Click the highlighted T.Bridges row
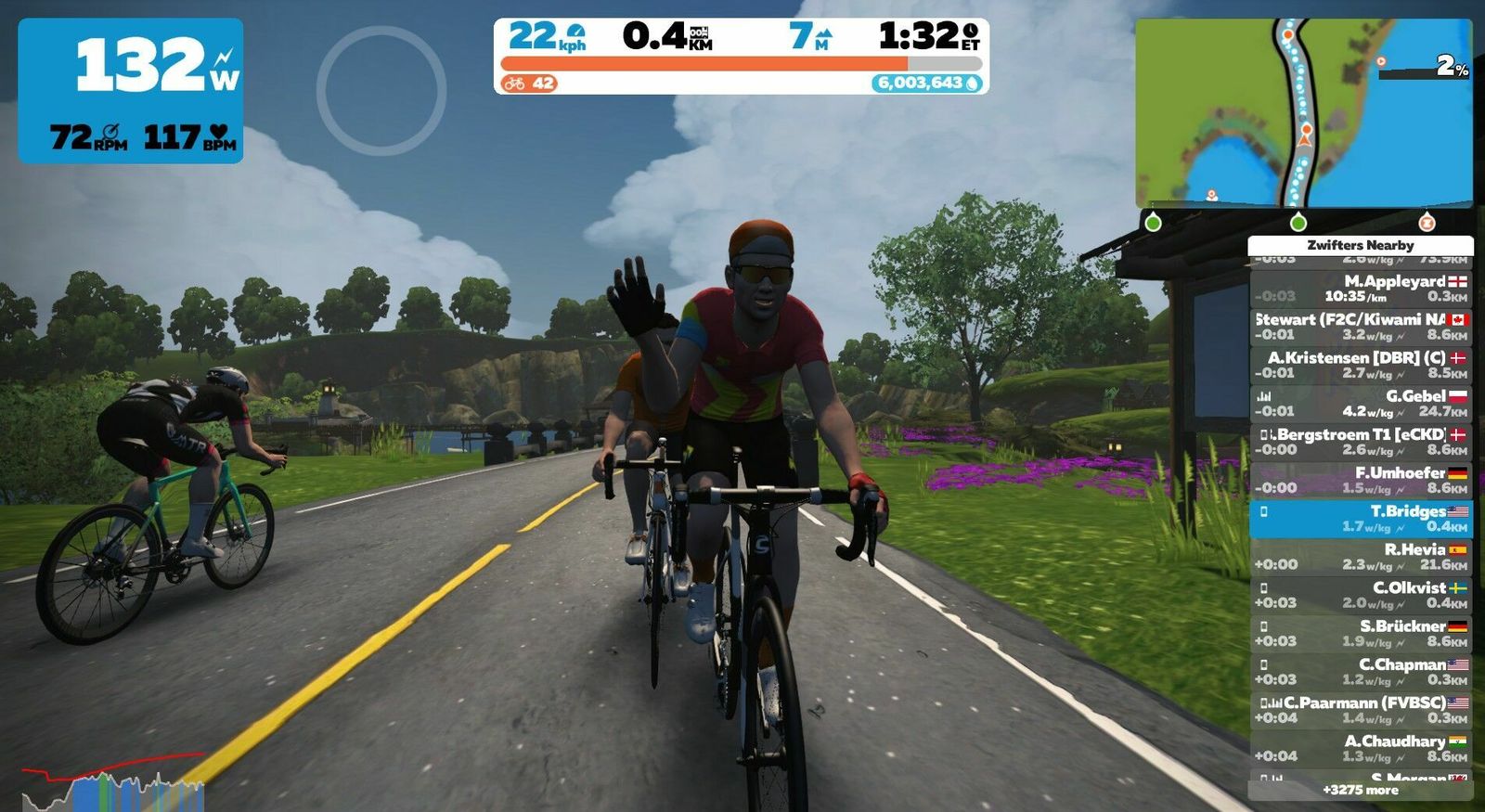This screenshot has height=812, width=1485. 1360,519
